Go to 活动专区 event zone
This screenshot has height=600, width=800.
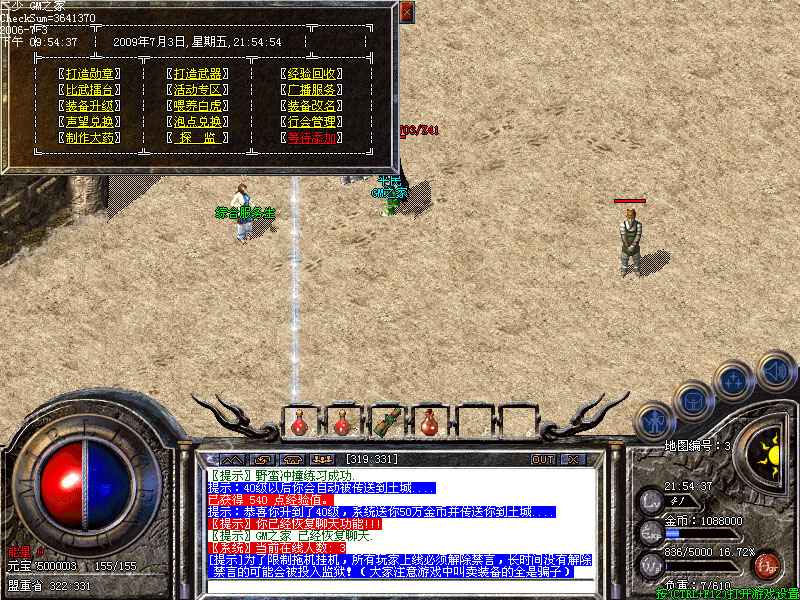197,90
